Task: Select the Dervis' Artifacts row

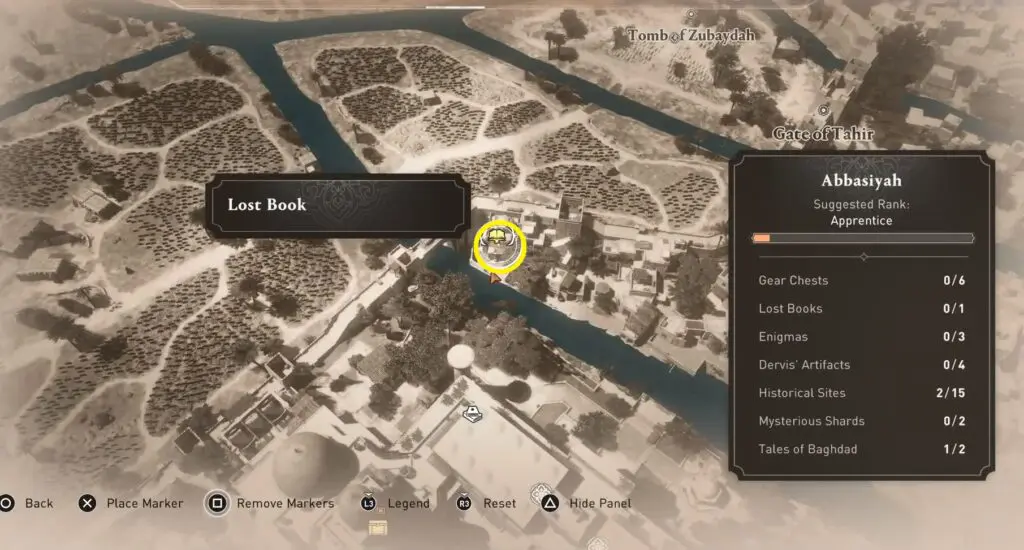Action: point(861,365)
